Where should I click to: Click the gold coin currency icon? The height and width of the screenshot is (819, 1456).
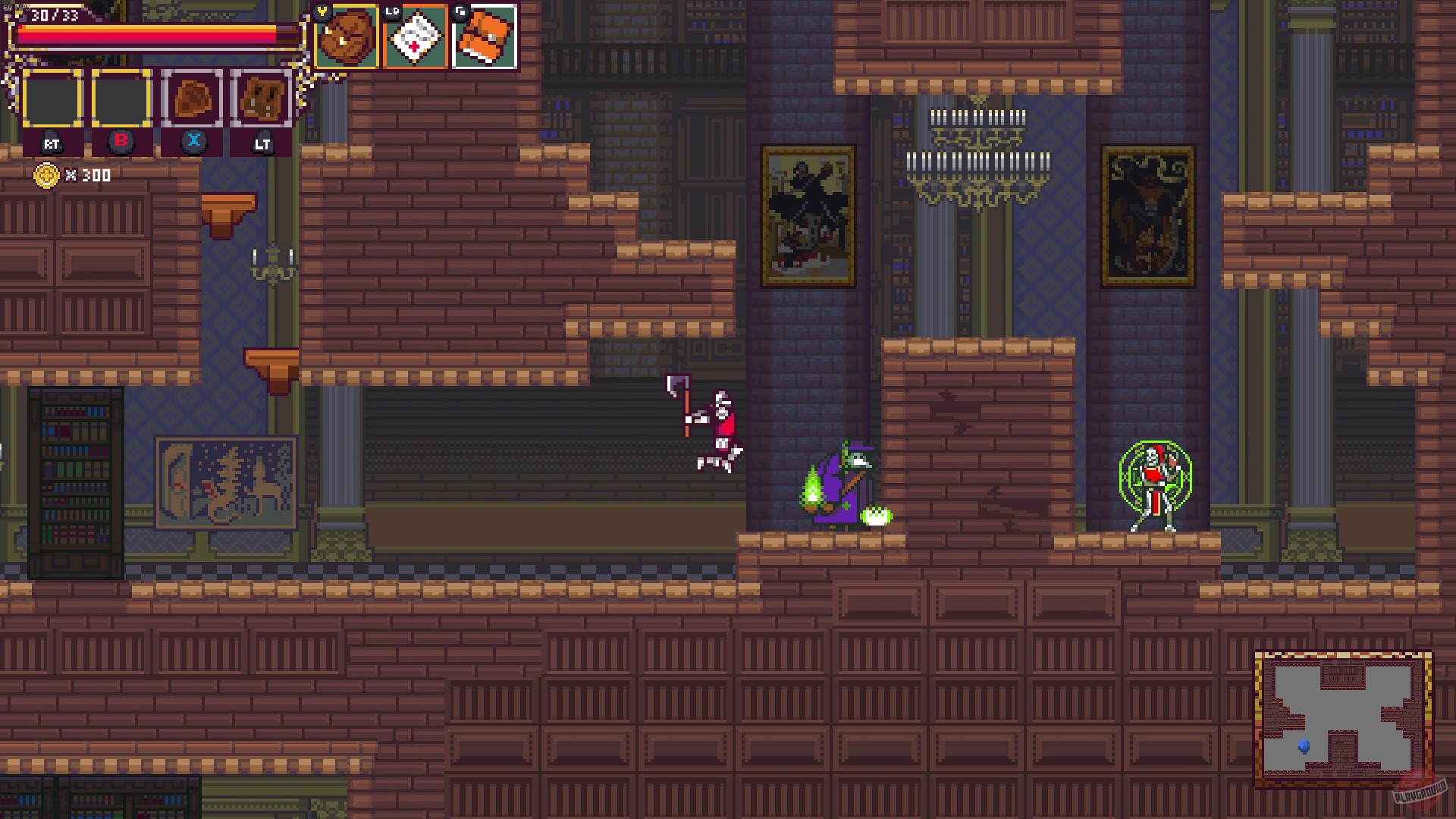coord(47,176)
